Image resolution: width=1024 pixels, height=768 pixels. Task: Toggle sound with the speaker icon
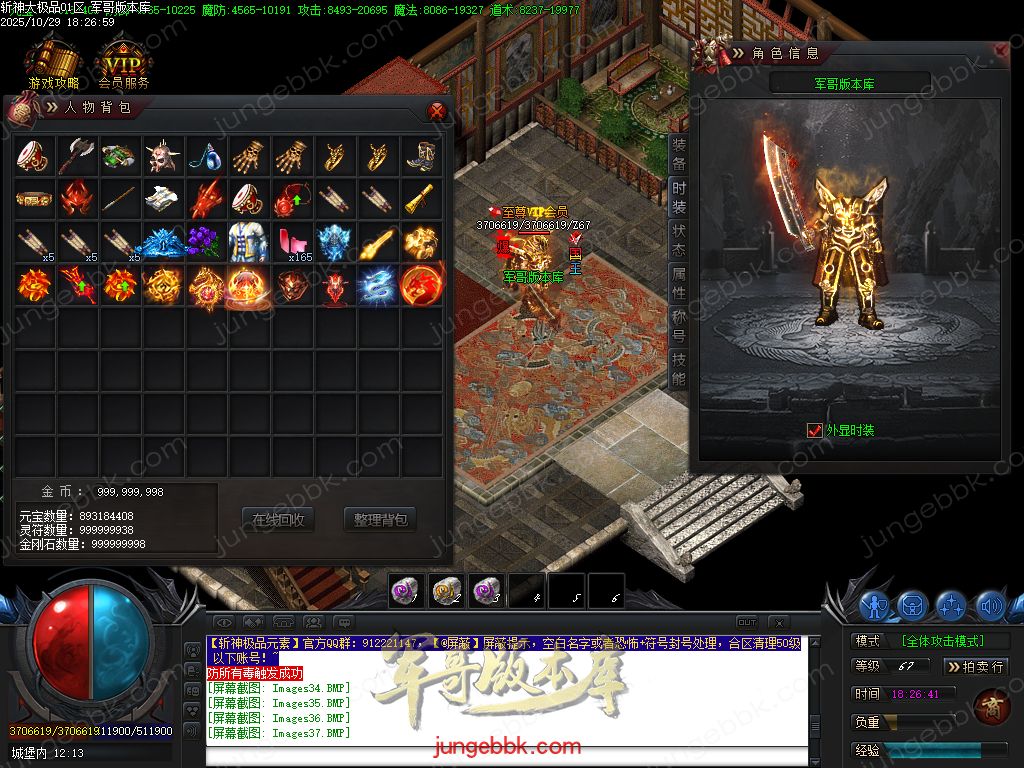tap(990, 606)
